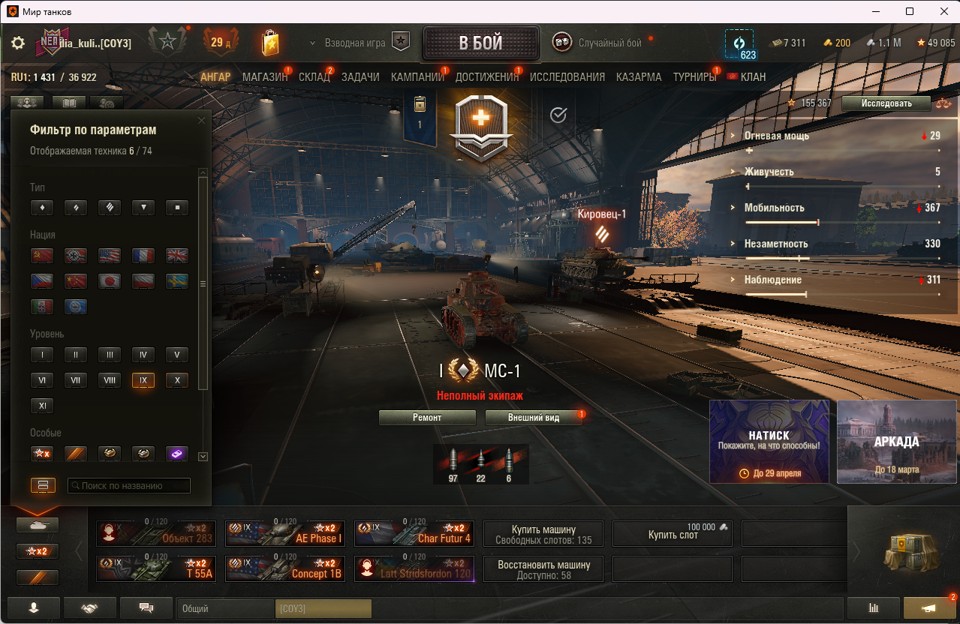Start battle with the В БОЙ button
Image resolution: width=960 pixels, height=624 pixels.
(481, 43)
